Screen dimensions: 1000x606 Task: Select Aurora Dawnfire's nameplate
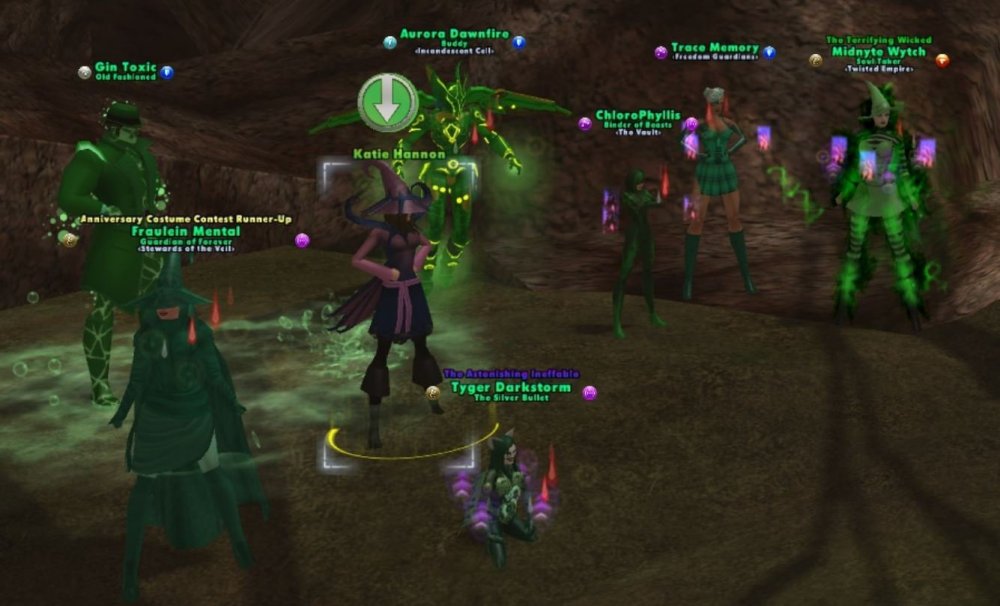coord(455,34)
